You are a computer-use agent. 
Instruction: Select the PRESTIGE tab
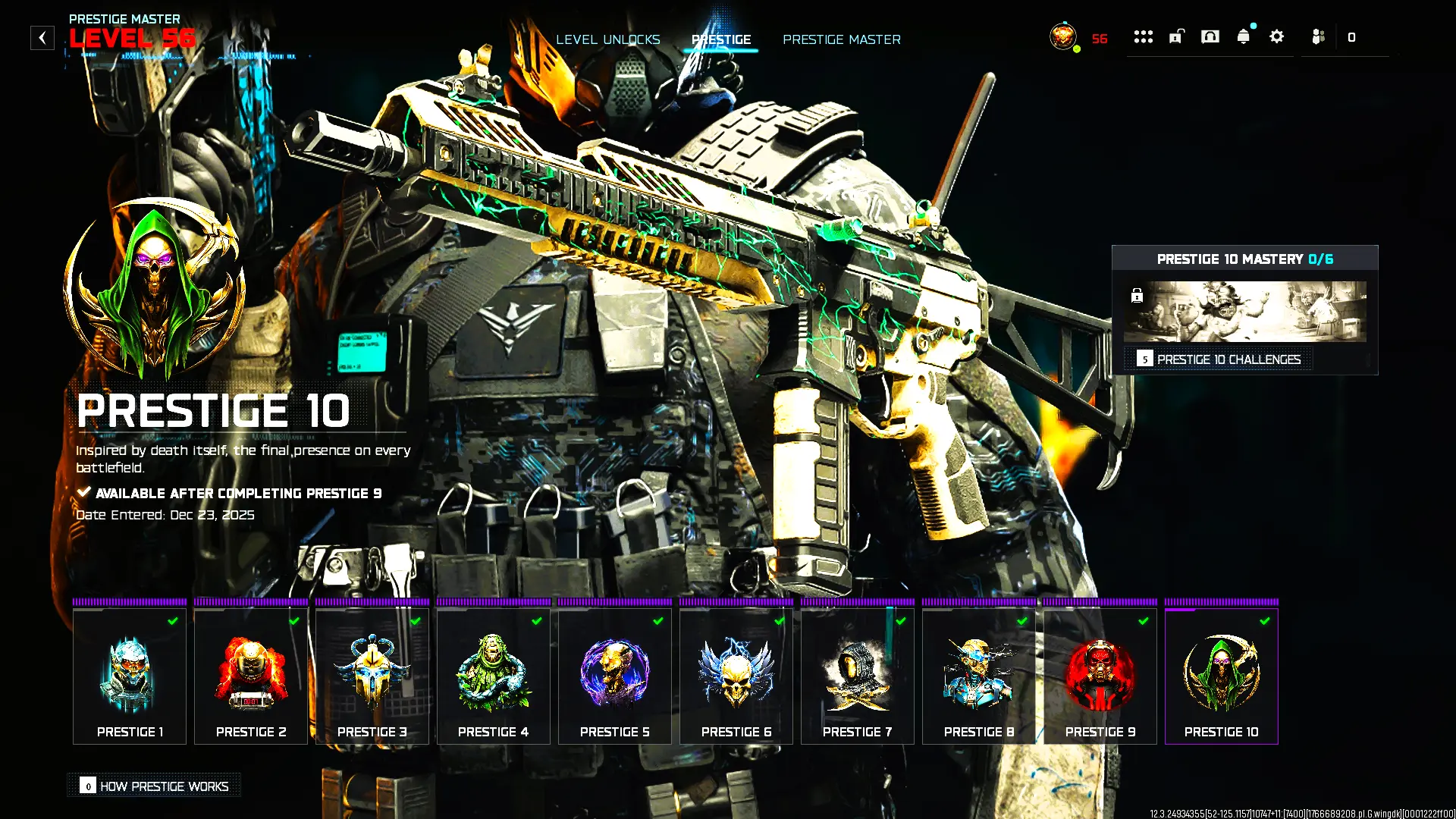[721, 39]
